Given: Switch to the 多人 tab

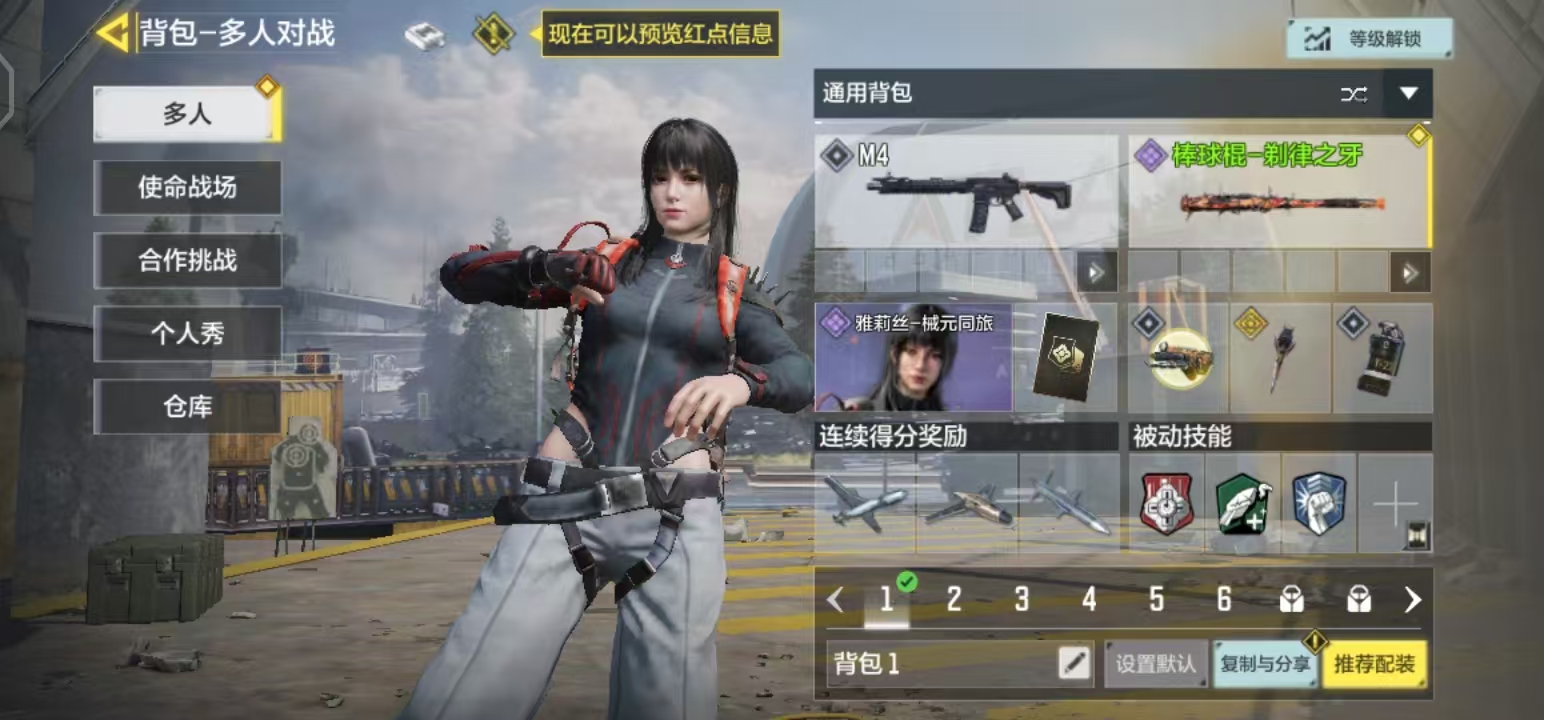Looking at the screenshot, I should point(187,114).
